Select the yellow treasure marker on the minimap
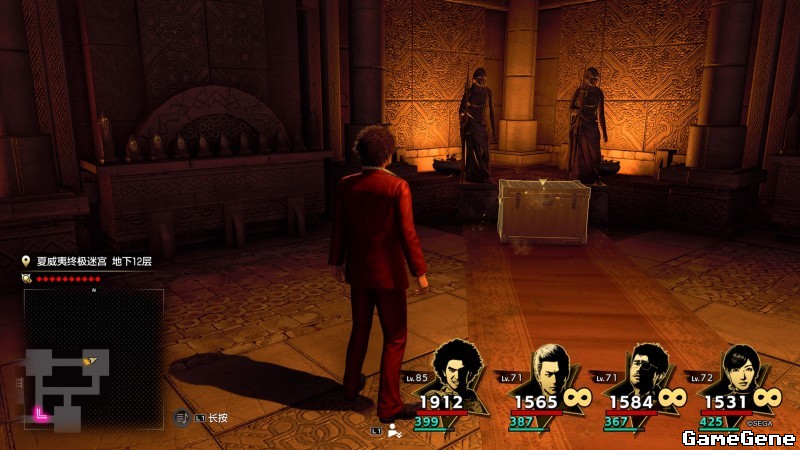 [x=91, y=359]
